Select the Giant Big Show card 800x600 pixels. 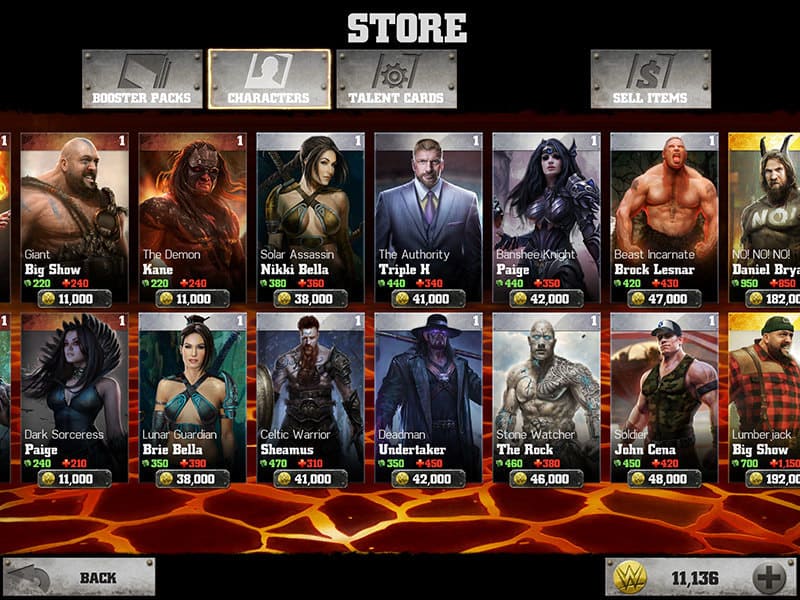pyautogui.click(x=73, y=215)
